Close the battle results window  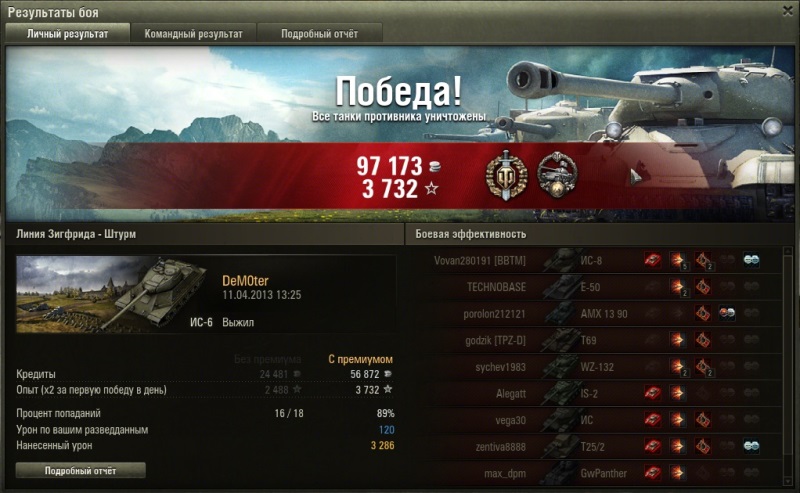(784, 11)
